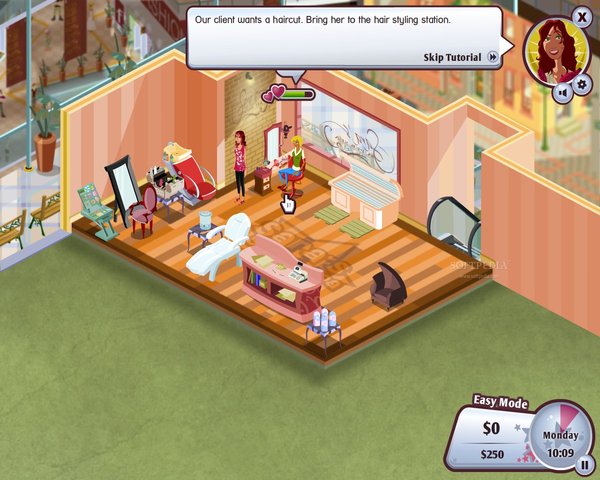600x480 pixels.
Task: Skip the tutorial with the fast-forward button
Action: point(493,57)
